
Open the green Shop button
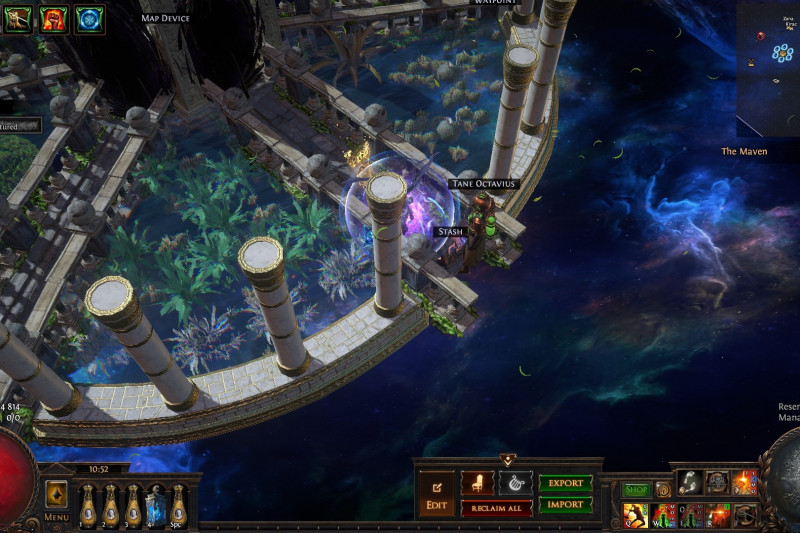(636, 490)
